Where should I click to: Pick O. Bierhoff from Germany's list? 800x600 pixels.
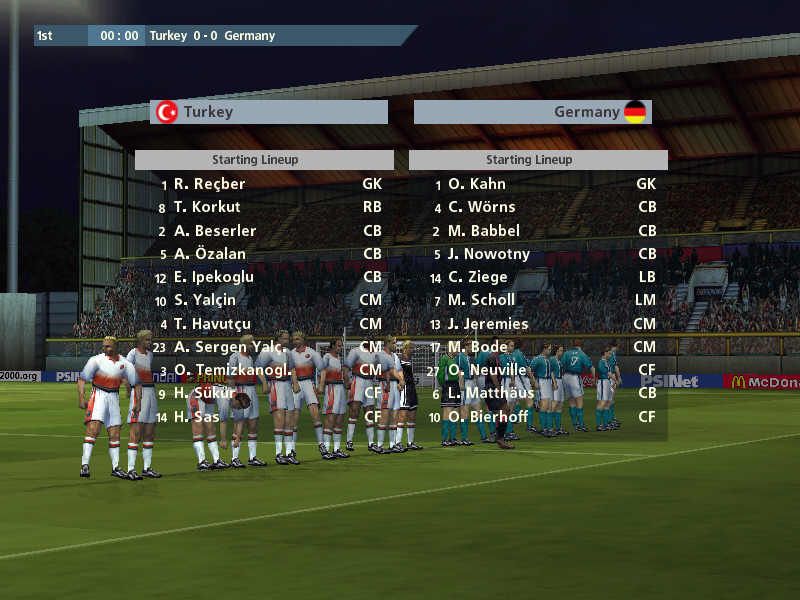[x=486, y=416]
